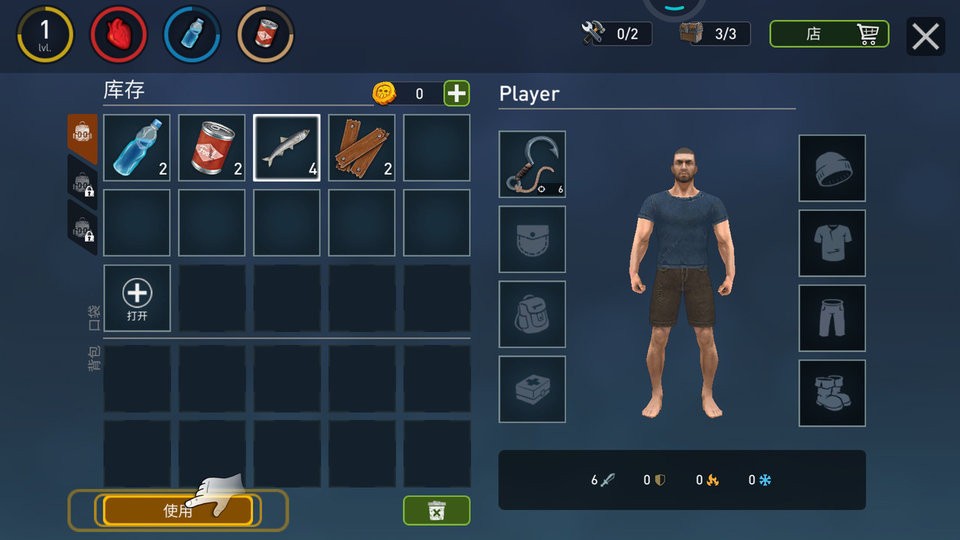Select the boots equipment slot
960x540 pixels.
pyautogui.click(x=832, y=393)
